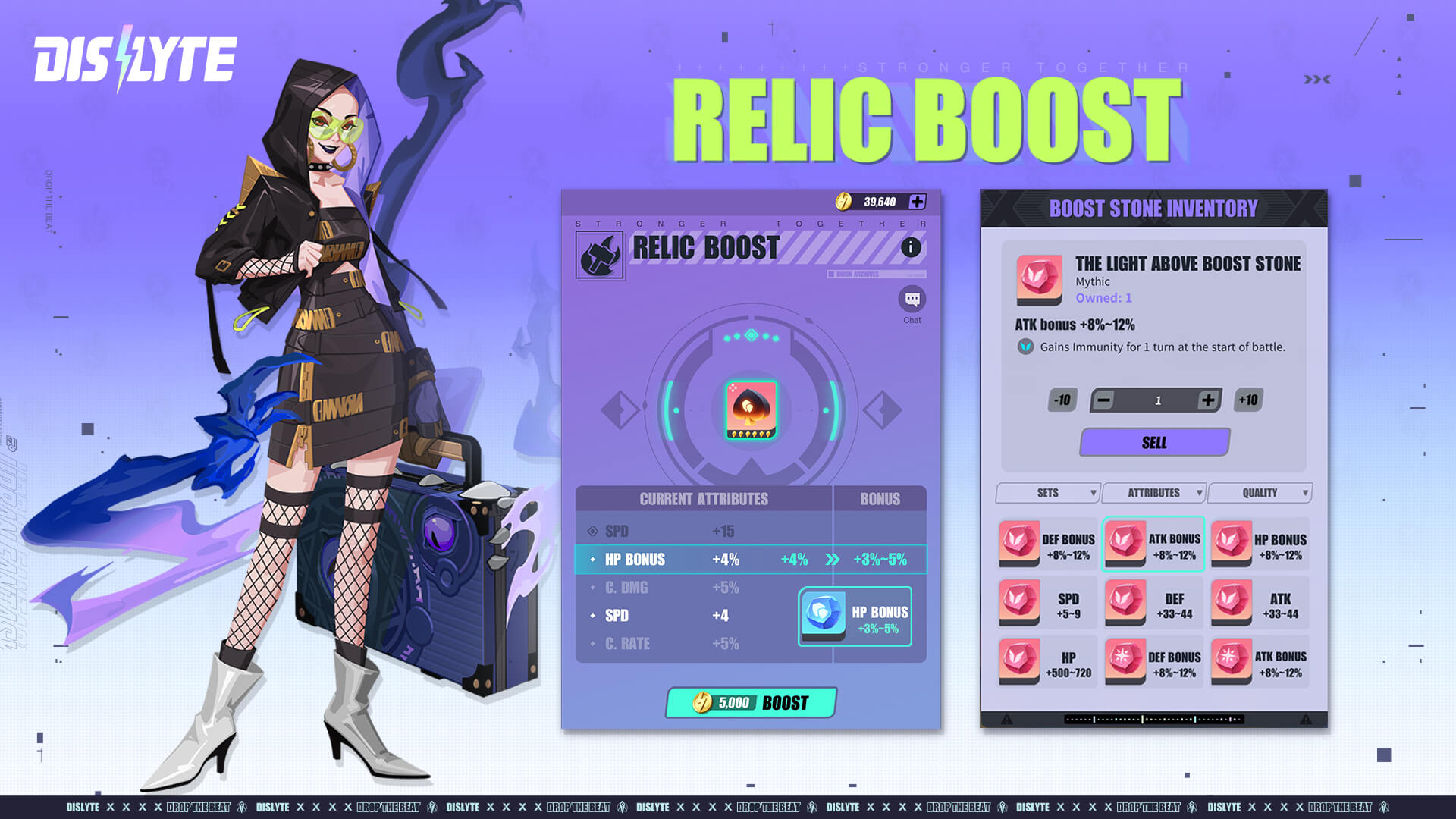Switch to the Boost Stone Inventory panel

(1153, 208)
